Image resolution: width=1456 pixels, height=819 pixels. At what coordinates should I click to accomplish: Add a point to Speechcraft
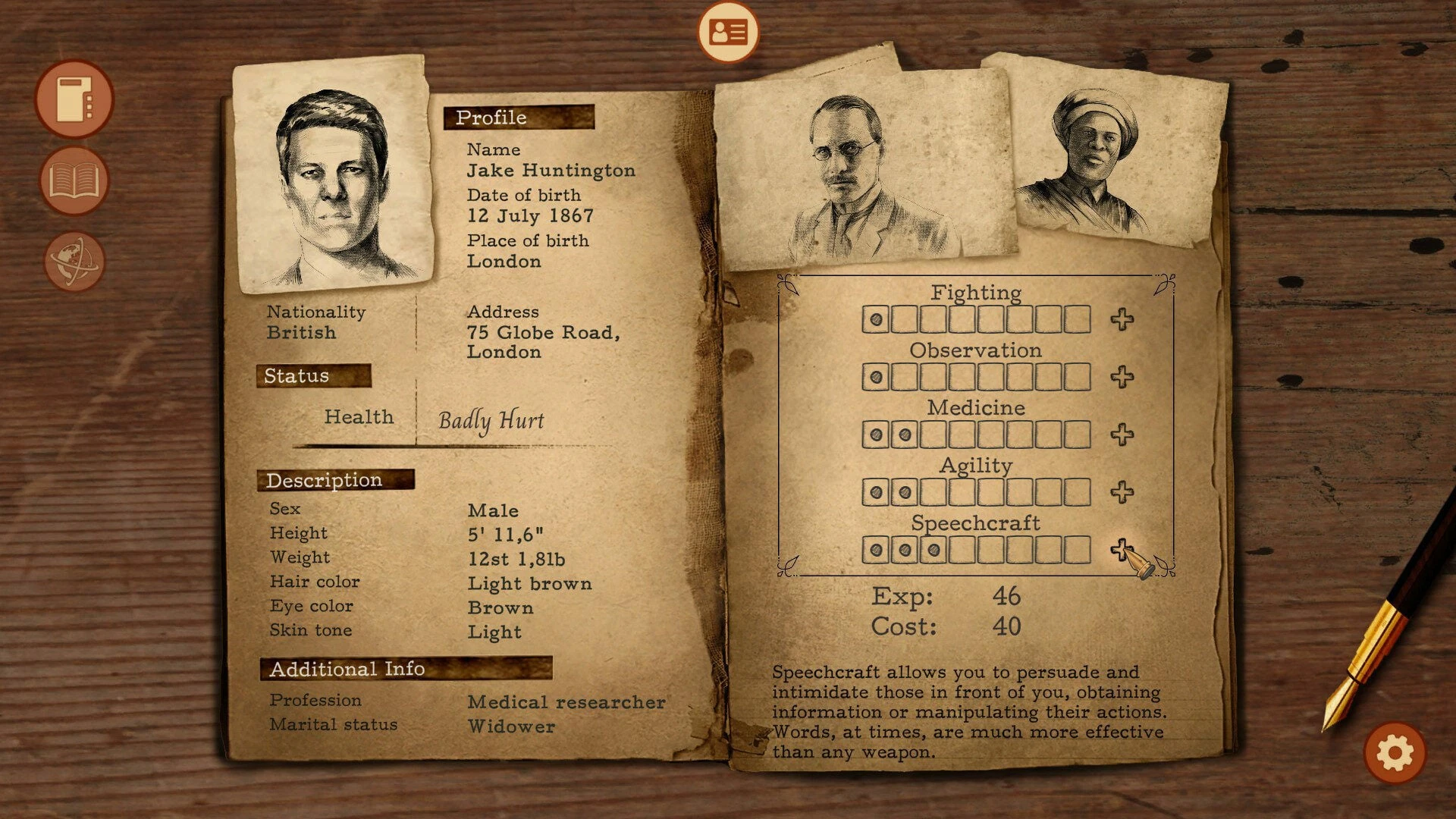tap(1122, 549)
